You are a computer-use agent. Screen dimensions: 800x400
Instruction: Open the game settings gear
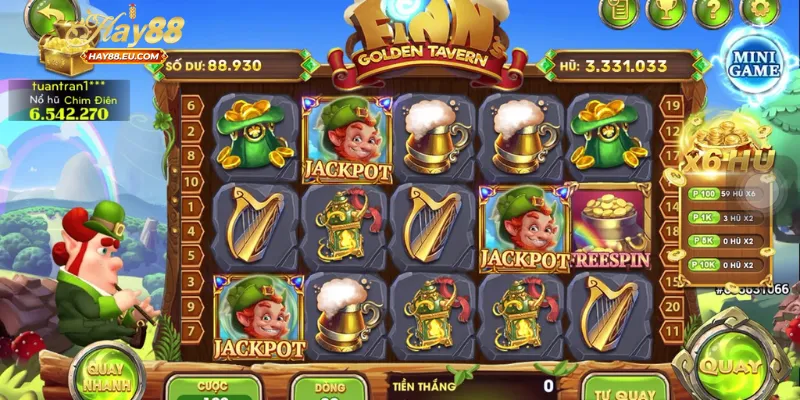pyautogui.click(x=759, y=11)
